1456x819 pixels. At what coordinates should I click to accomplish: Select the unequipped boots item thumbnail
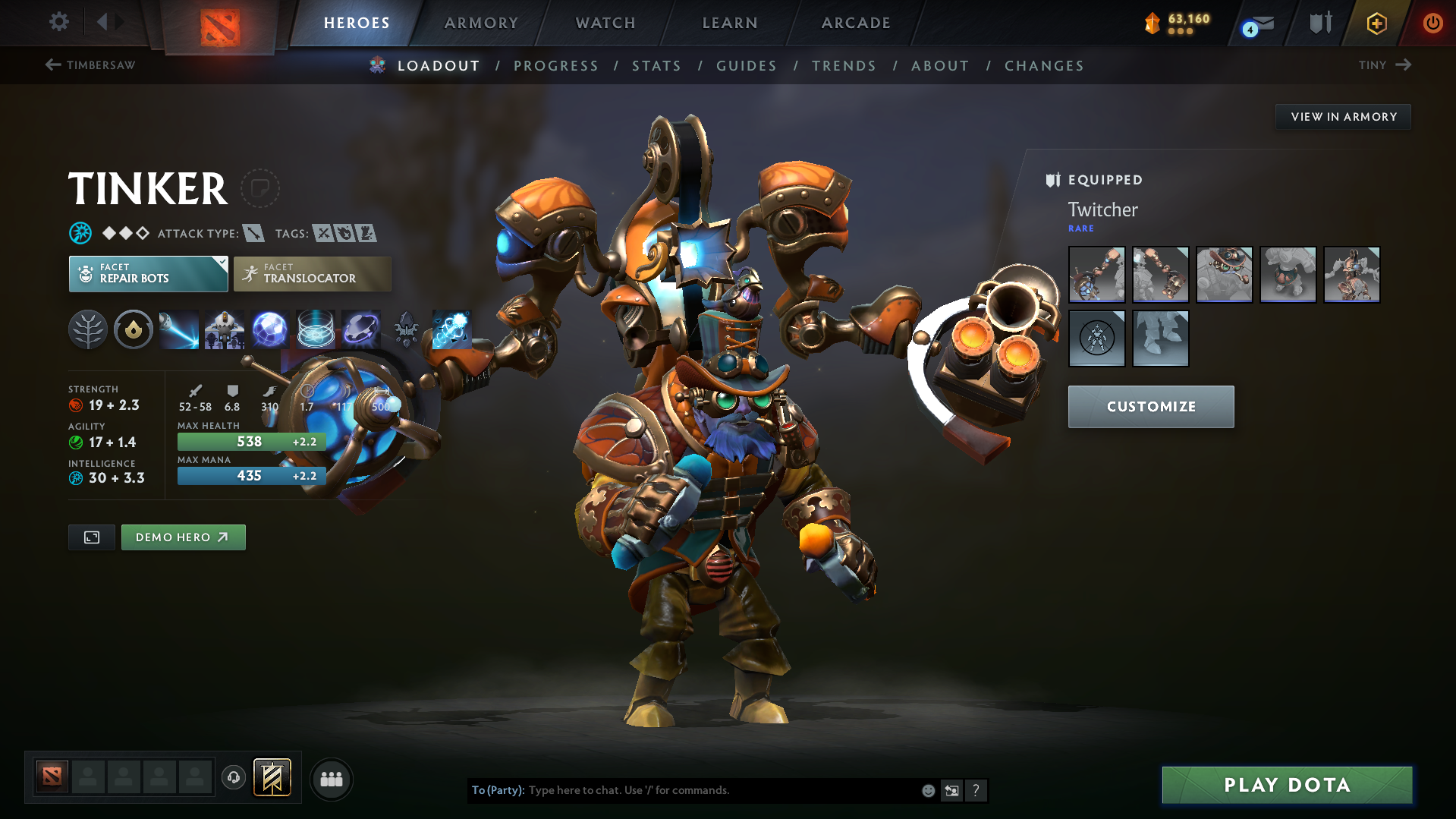coord(1161,339)
